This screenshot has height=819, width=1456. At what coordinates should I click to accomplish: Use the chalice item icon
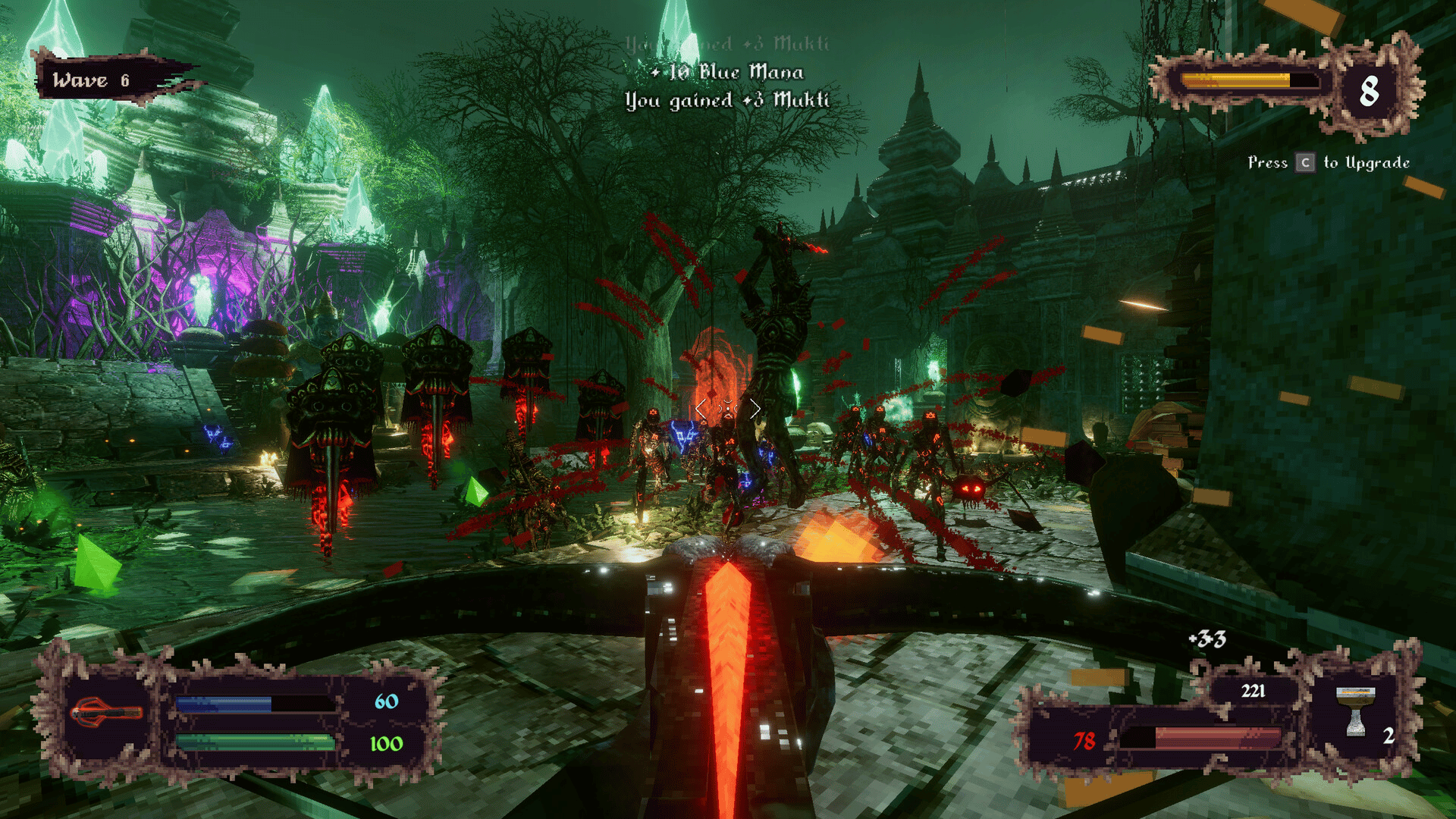(1355, 712)
